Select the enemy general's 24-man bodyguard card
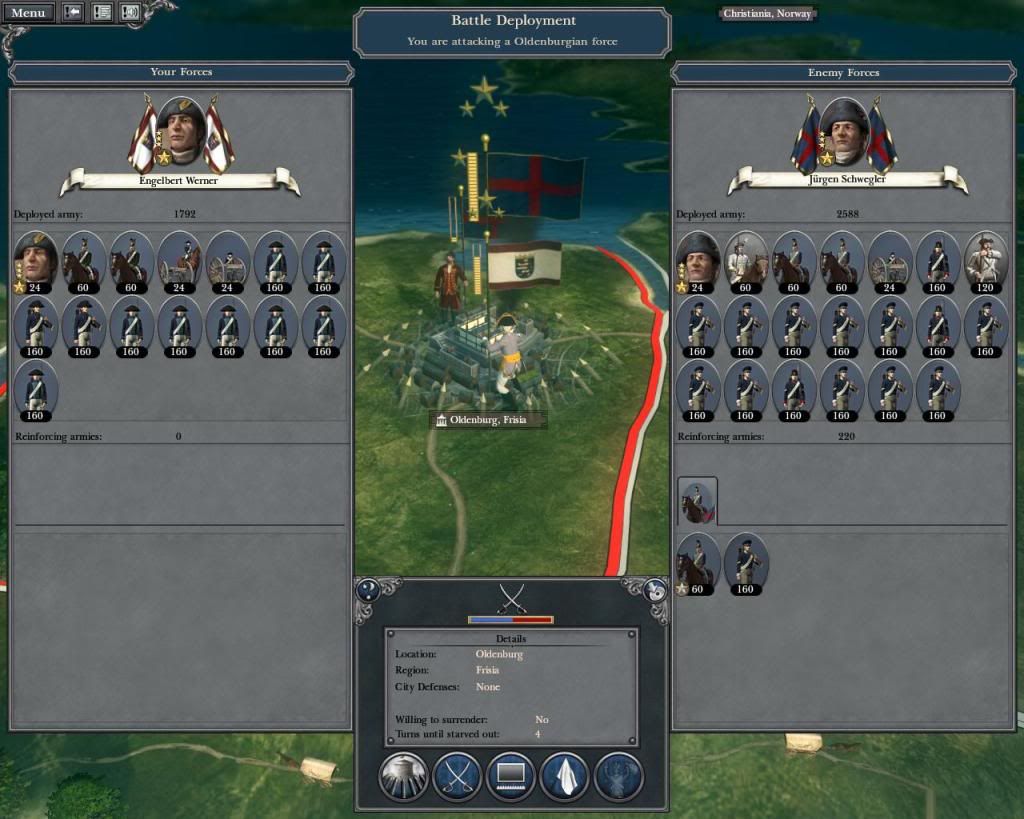 pos(697,261)
